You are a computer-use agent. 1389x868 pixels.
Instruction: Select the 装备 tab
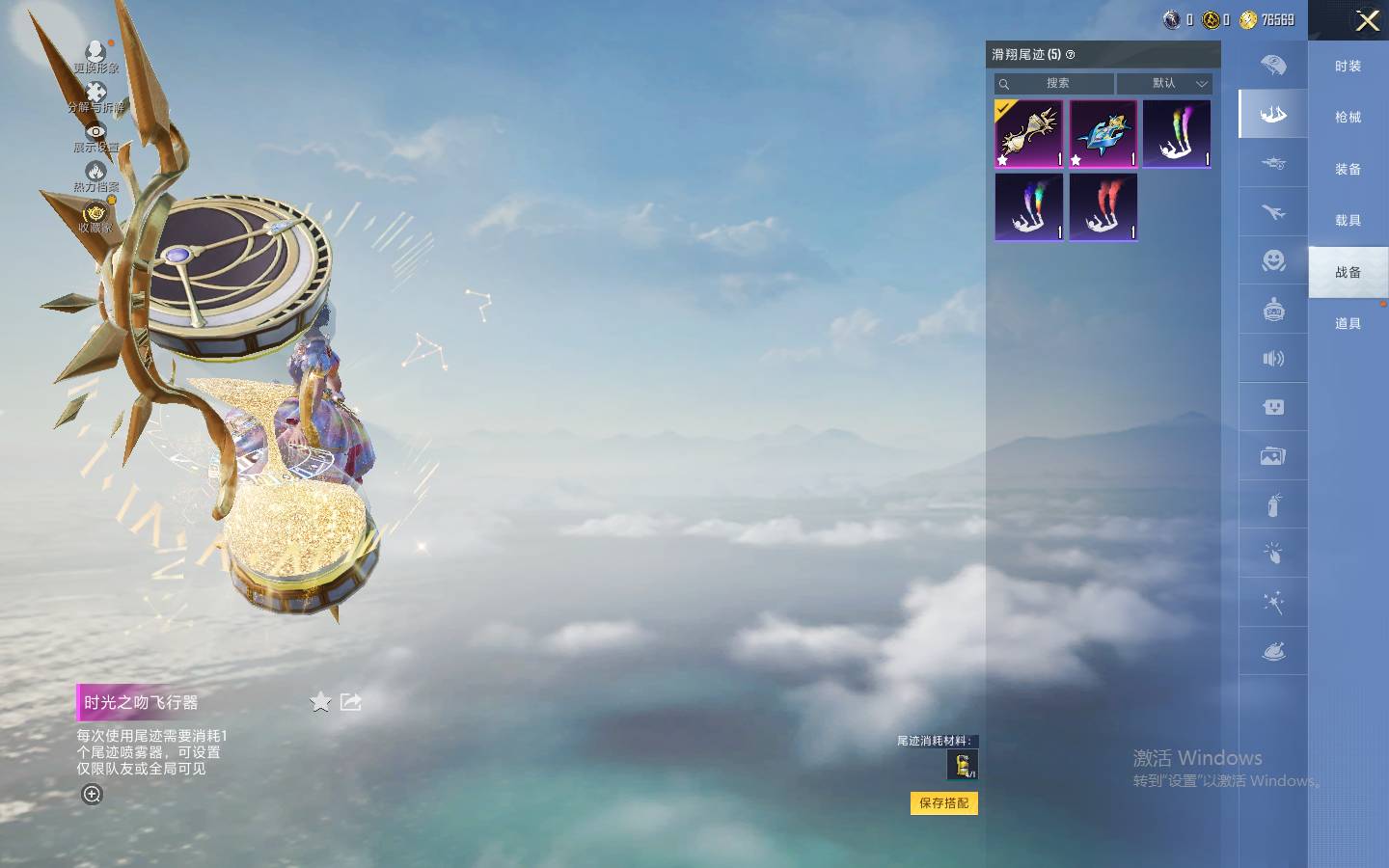tap(1348, 170)
